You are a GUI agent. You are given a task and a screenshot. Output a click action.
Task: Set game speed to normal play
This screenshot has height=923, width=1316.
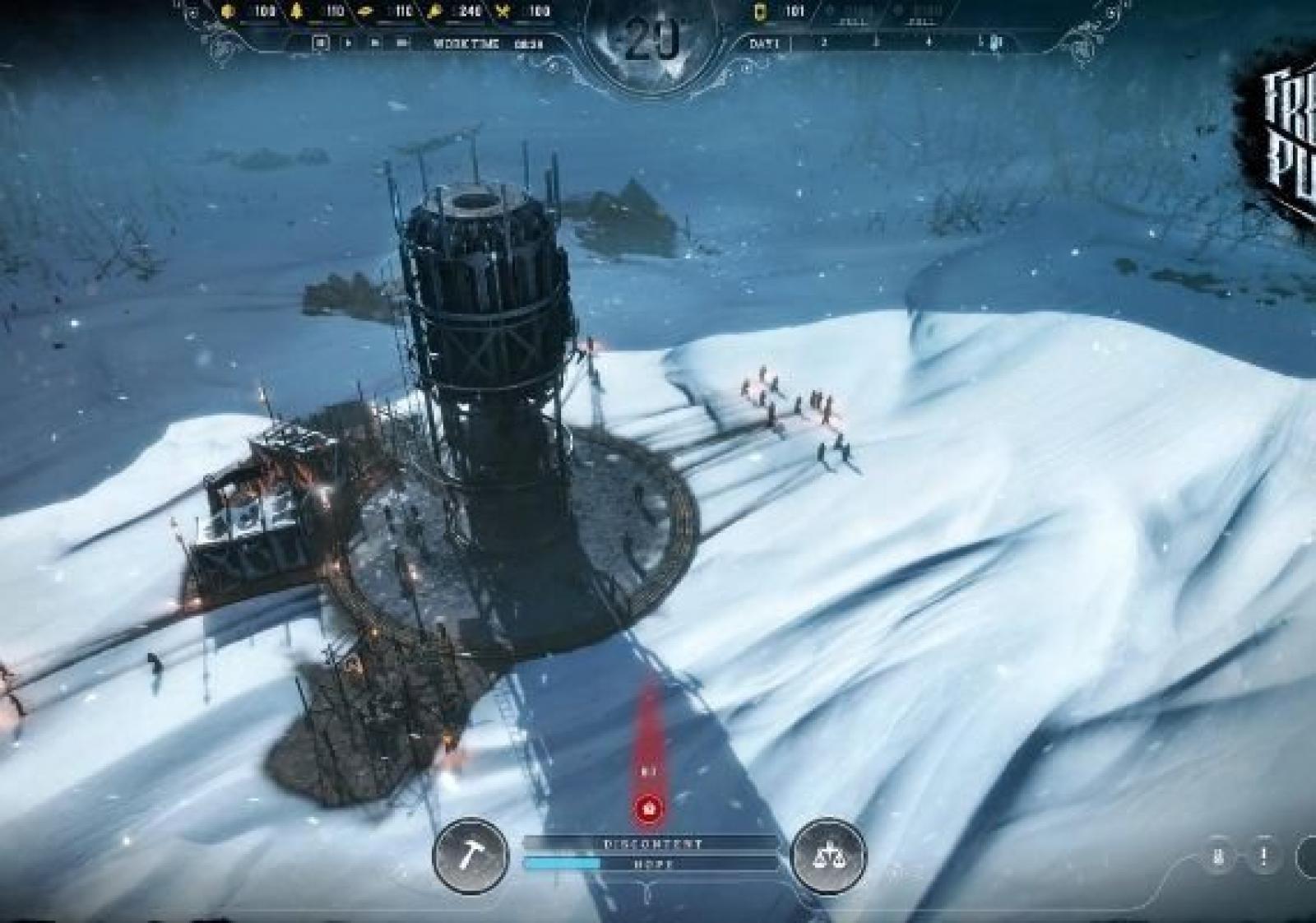pyautogui.click(x=348, y=43)
